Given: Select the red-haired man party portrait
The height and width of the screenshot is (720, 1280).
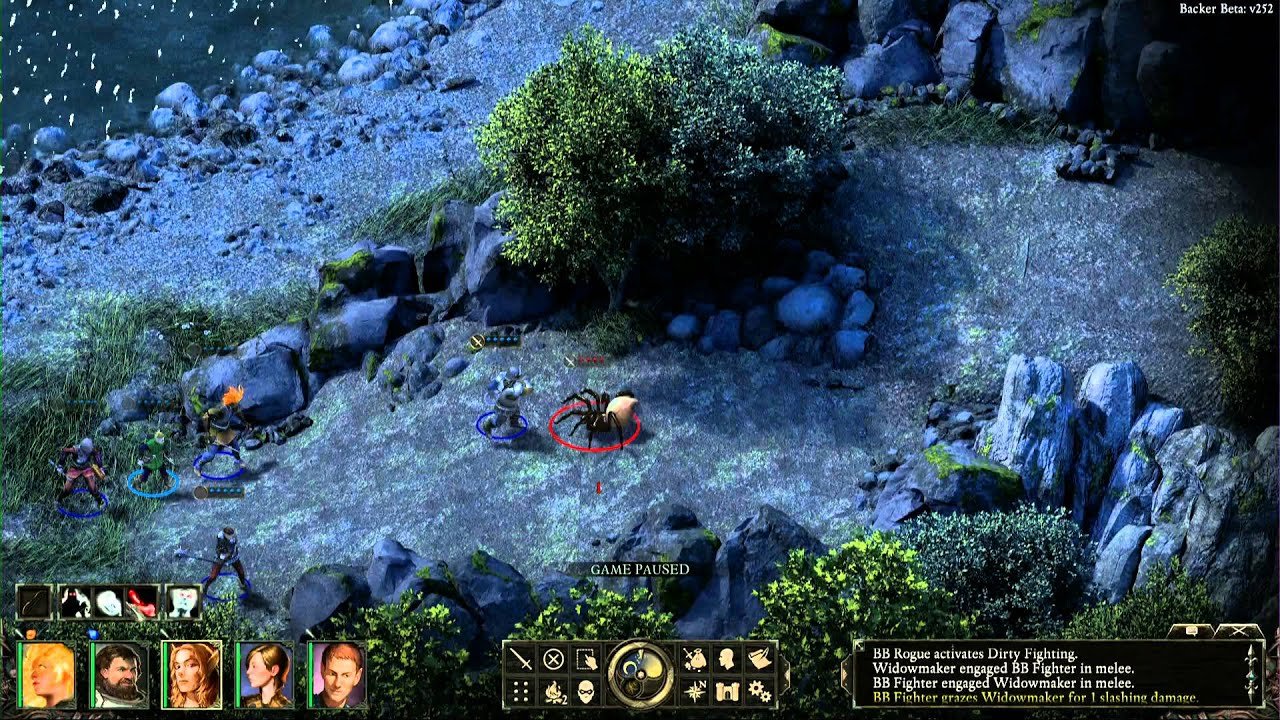Looking at the screenshot, I should click(338, 675).
